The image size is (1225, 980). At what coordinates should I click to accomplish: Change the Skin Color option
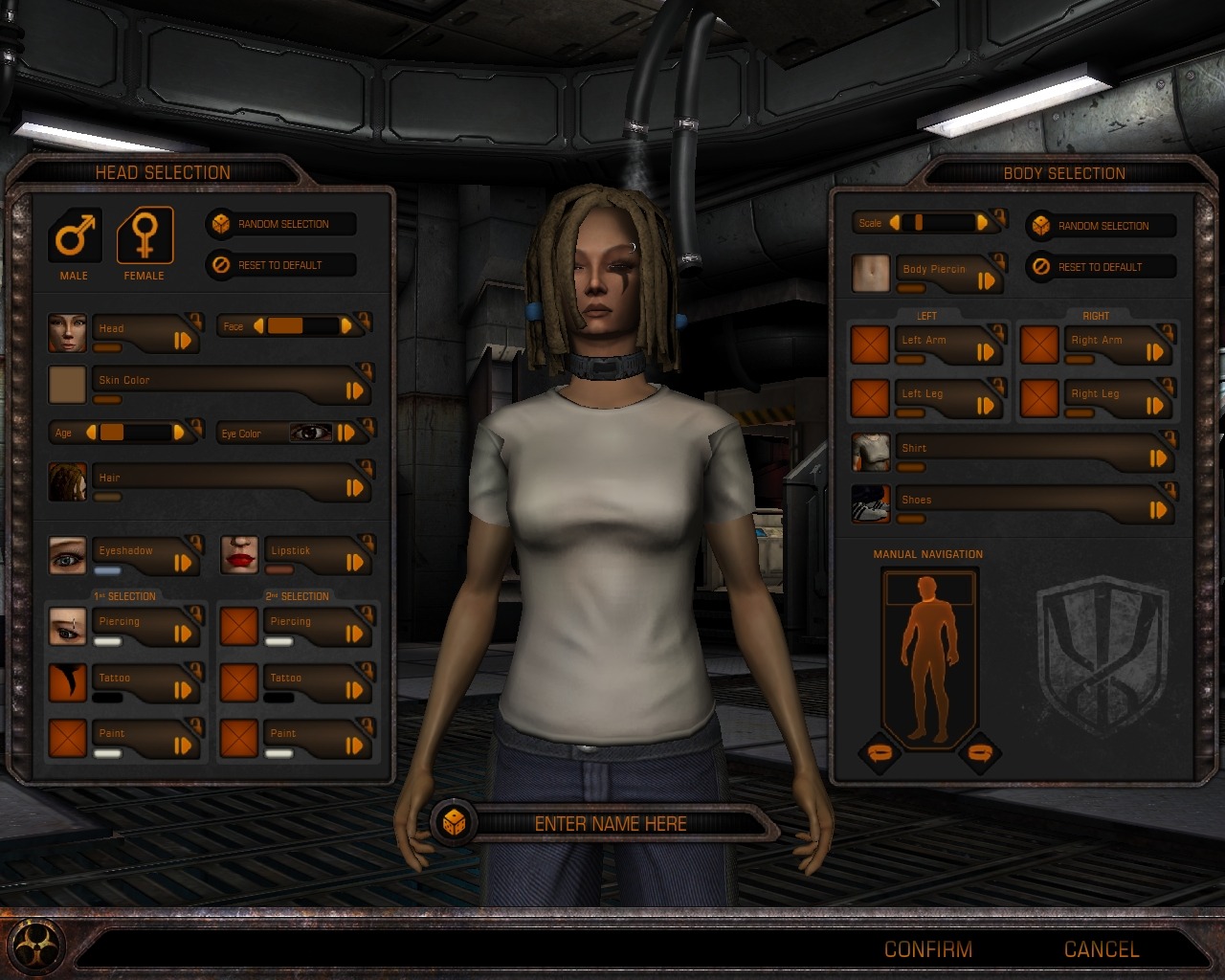(354, 390)
